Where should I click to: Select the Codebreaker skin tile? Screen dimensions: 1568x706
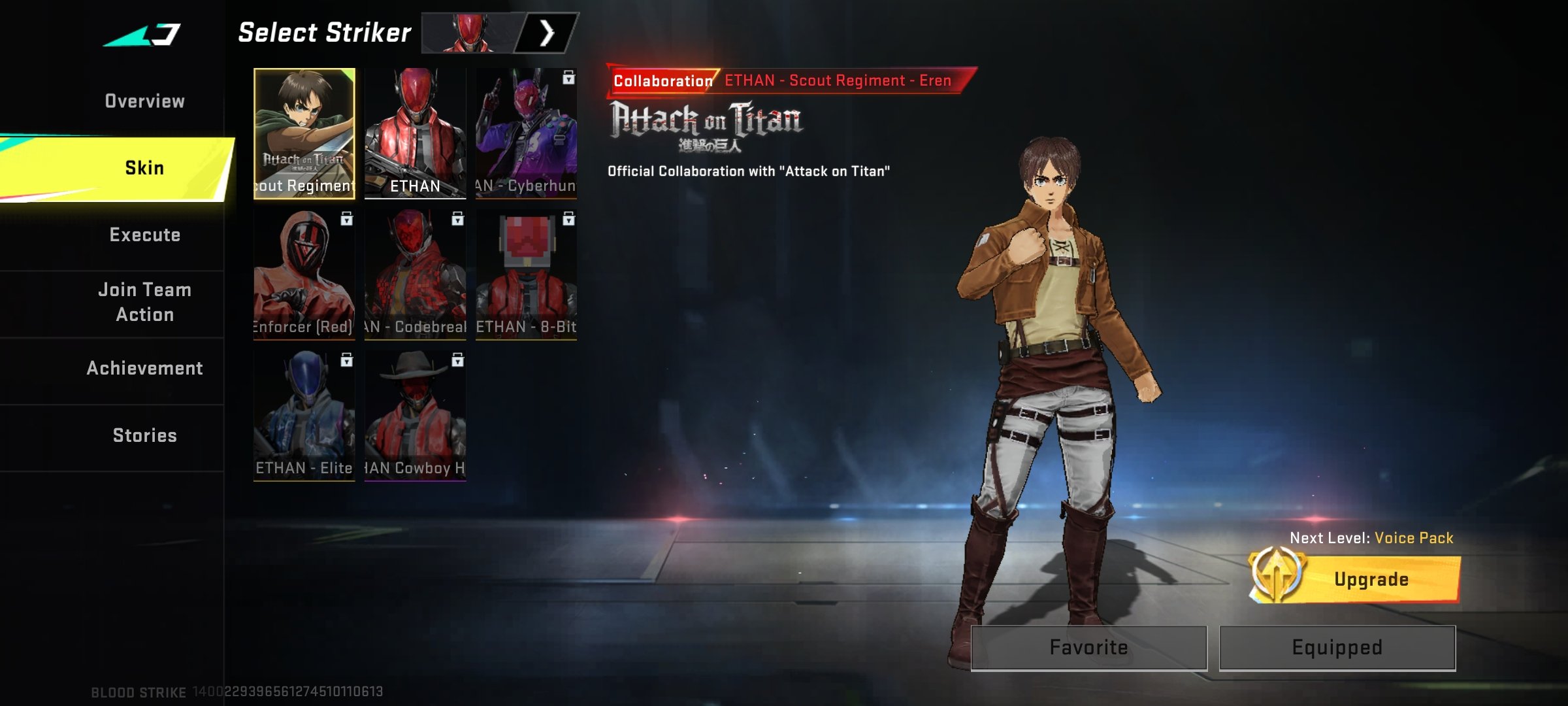415,275
